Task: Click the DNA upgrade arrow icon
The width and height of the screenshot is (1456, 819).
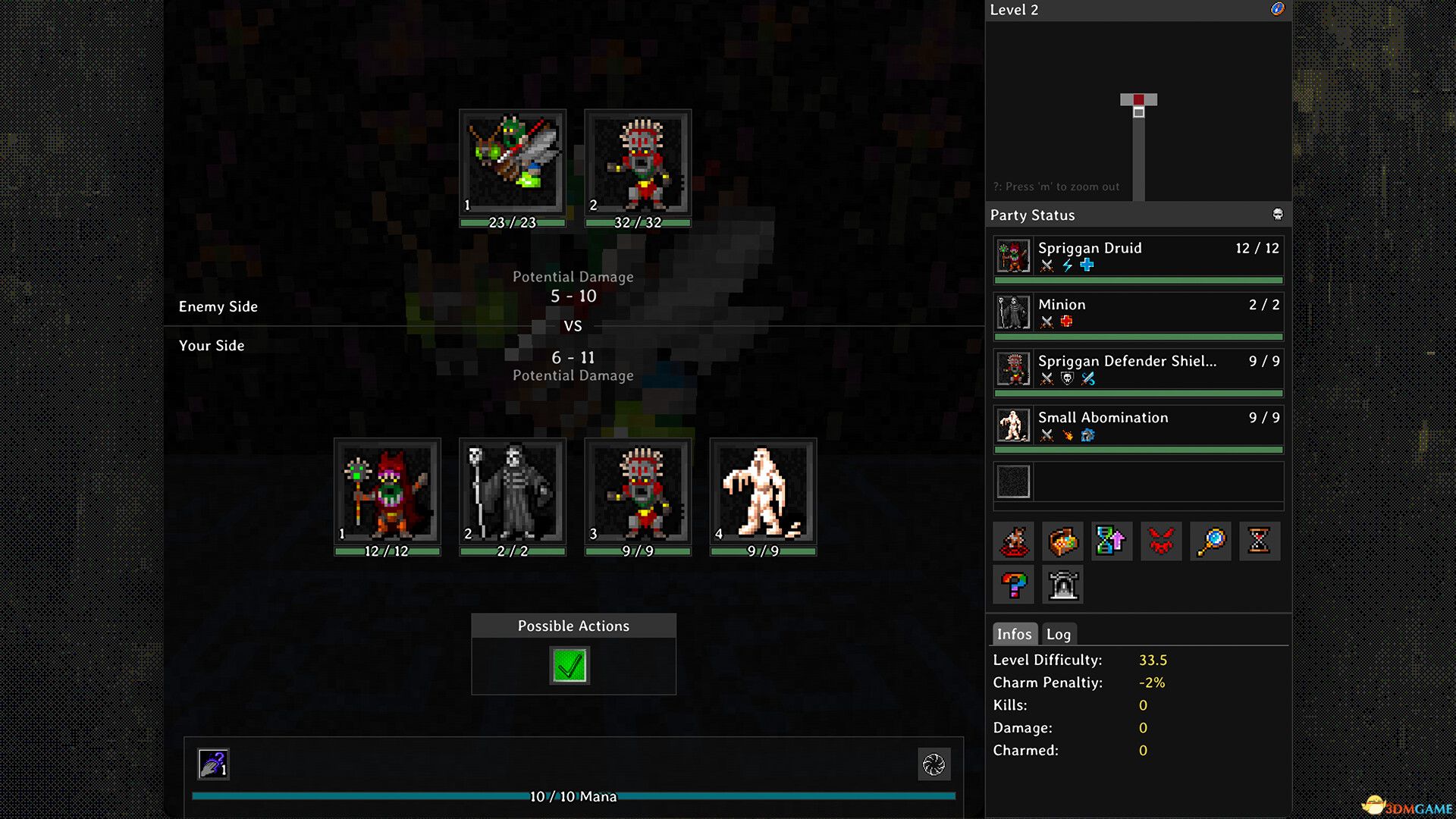Action: tap(1112, 541)
